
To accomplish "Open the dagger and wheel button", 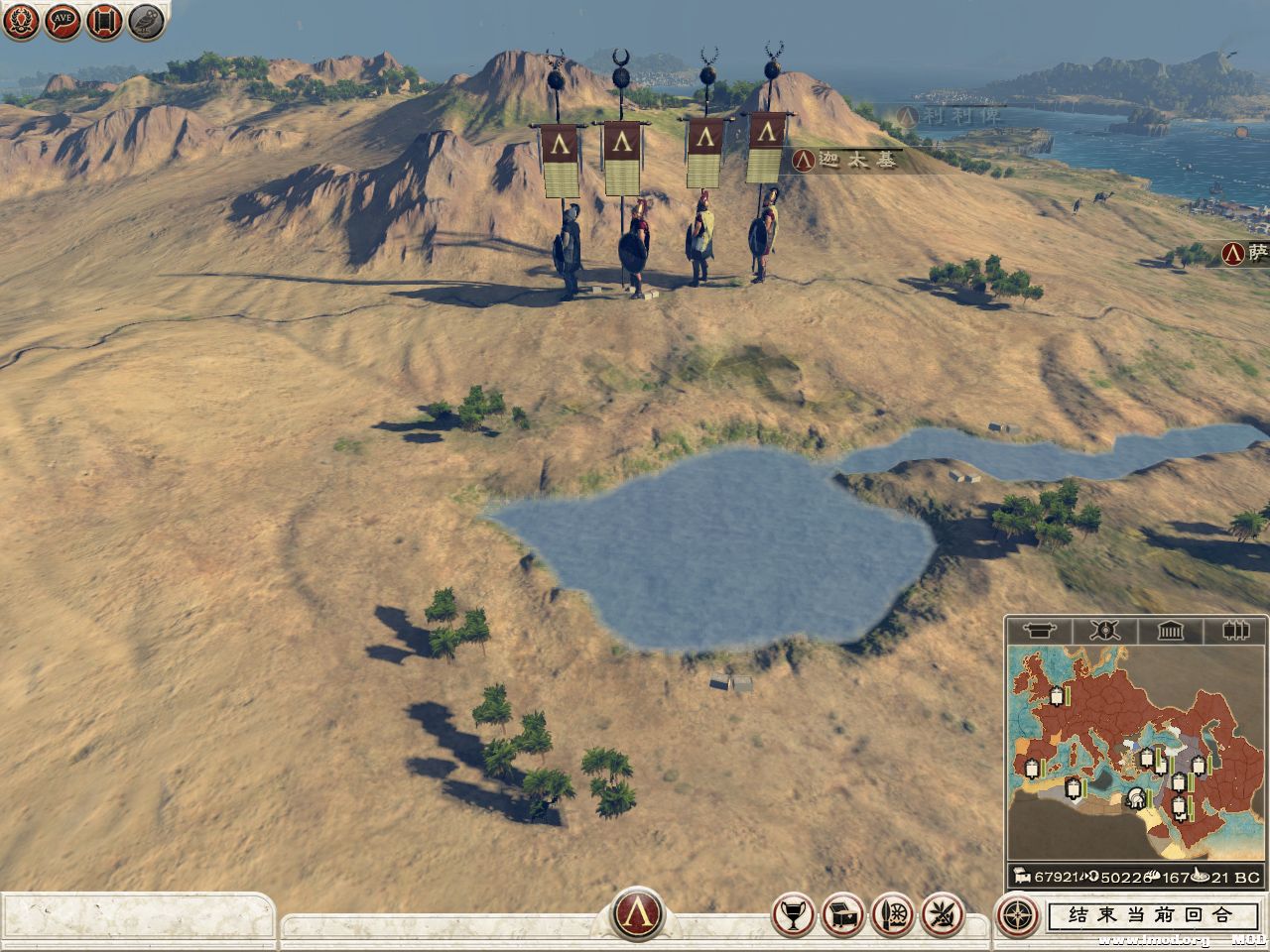I will coord(892,915).
